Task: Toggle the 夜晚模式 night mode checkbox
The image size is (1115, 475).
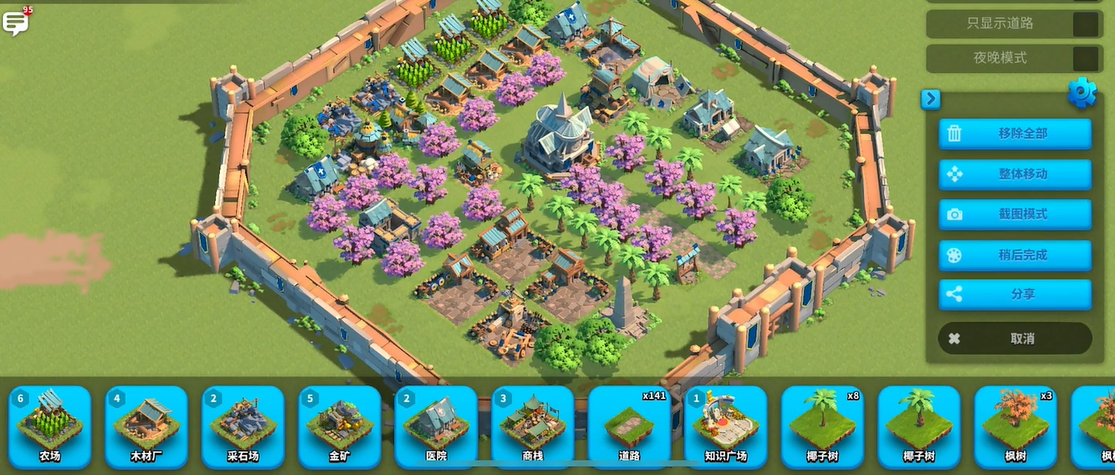Action: (1085, 58)
